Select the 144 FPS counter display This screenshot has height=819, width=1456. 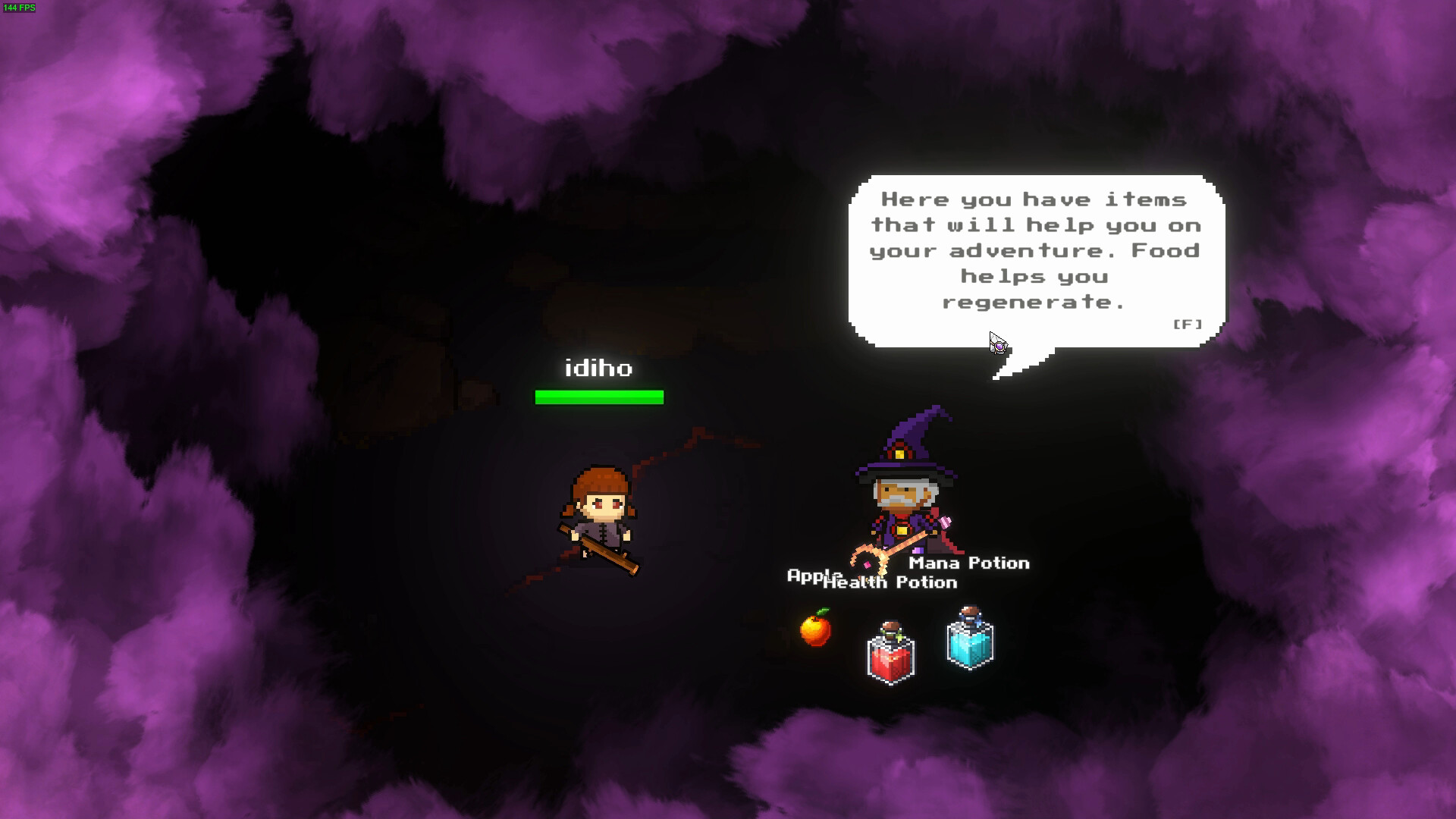click(x=20, y=7)
